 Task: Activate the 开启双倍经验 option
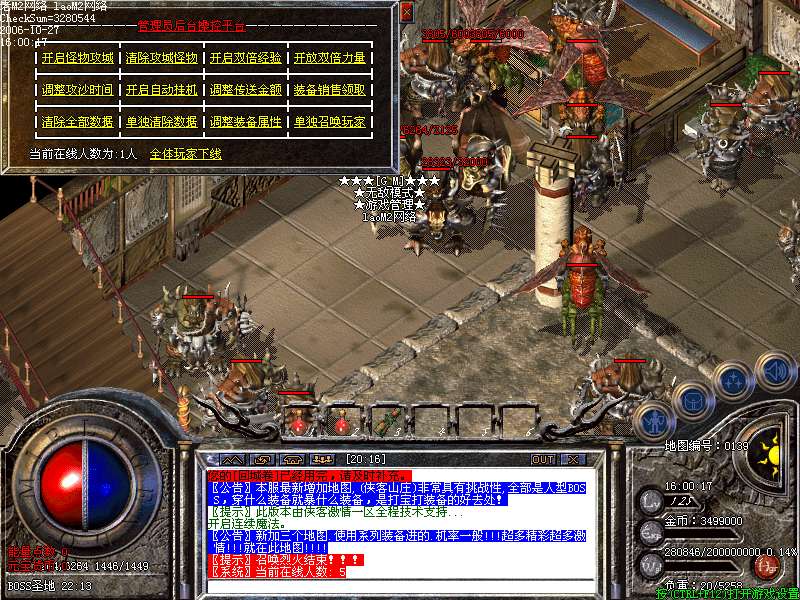(x=246, y=58)
